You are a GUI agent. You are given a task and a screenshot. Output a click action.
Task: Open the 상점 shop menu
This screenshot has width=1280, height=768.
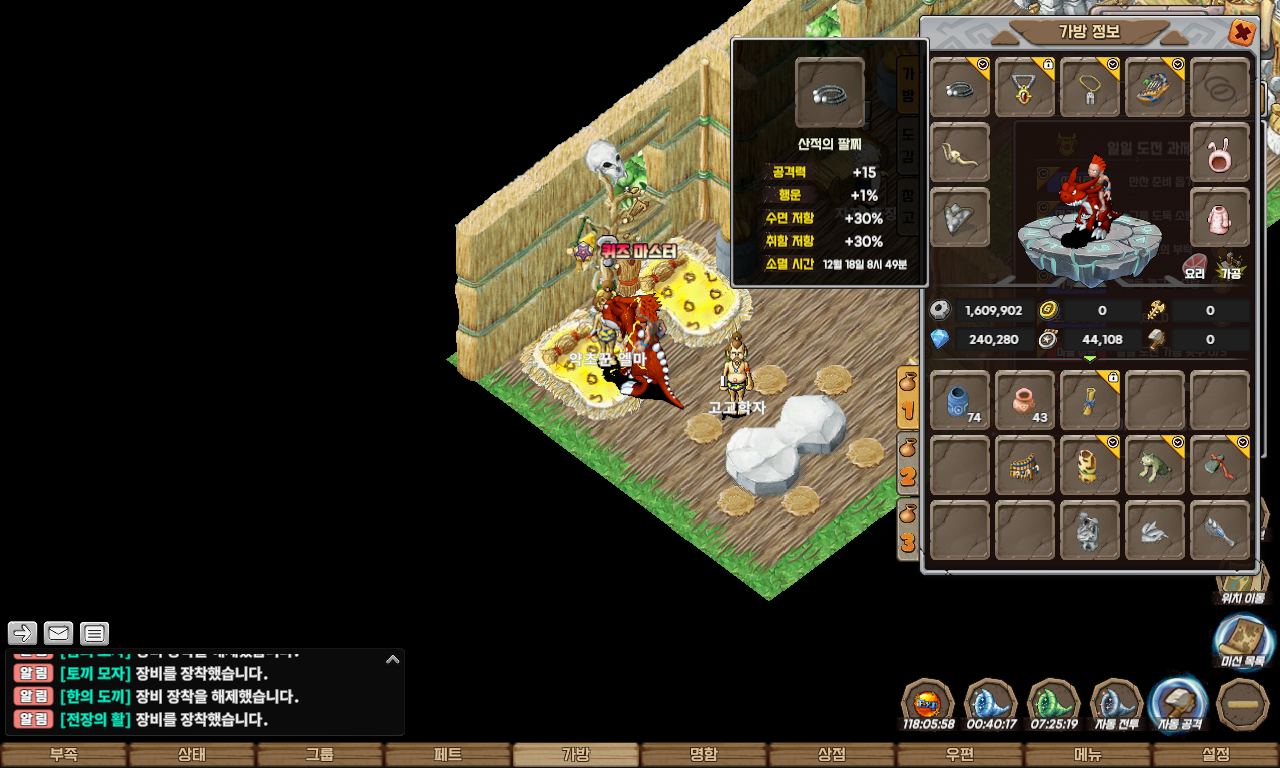(832, 755)
